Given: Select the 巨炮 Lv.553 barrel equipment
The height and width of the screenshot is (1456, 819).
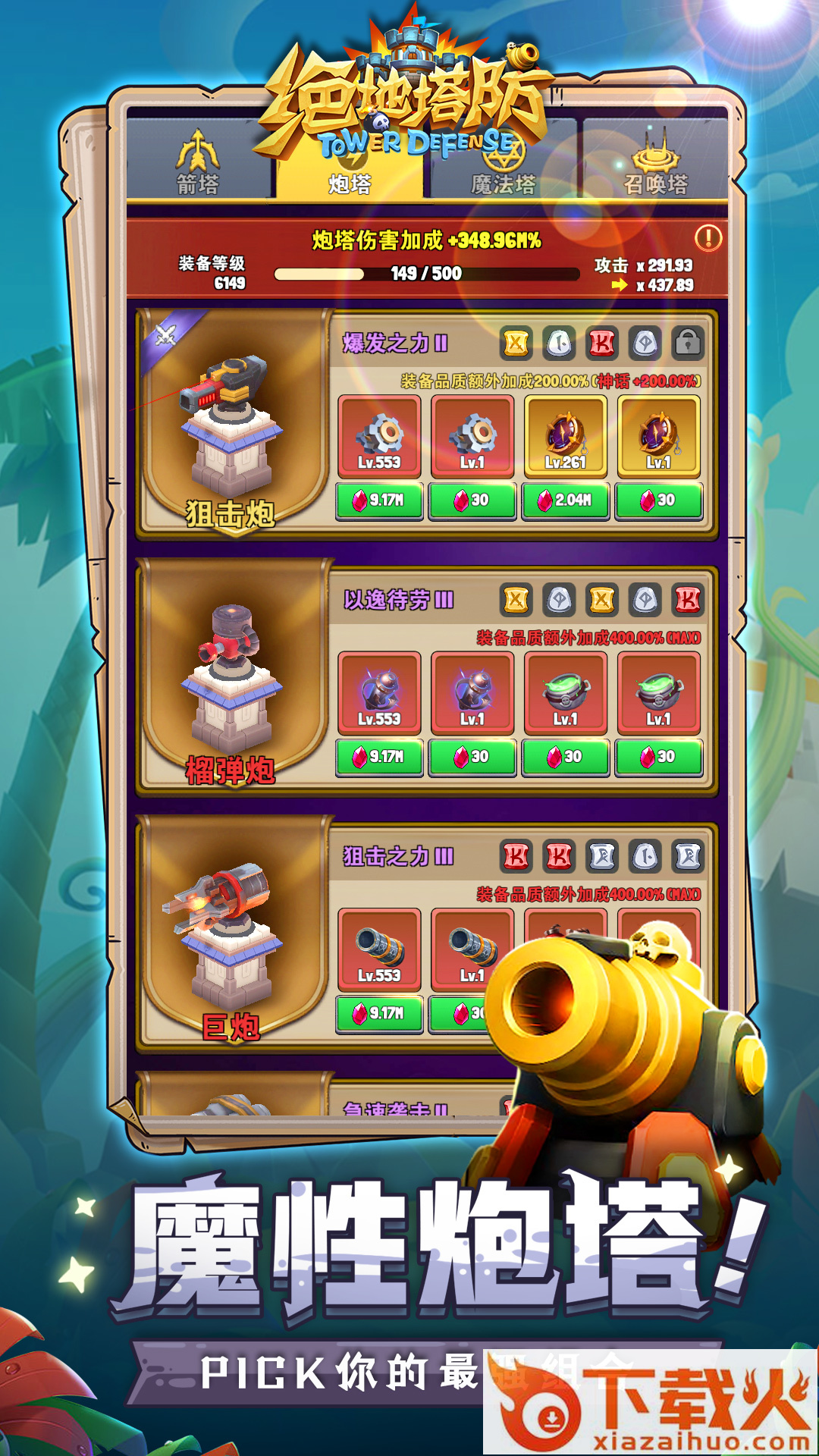Looking at the screenshot, I should 379,949.
